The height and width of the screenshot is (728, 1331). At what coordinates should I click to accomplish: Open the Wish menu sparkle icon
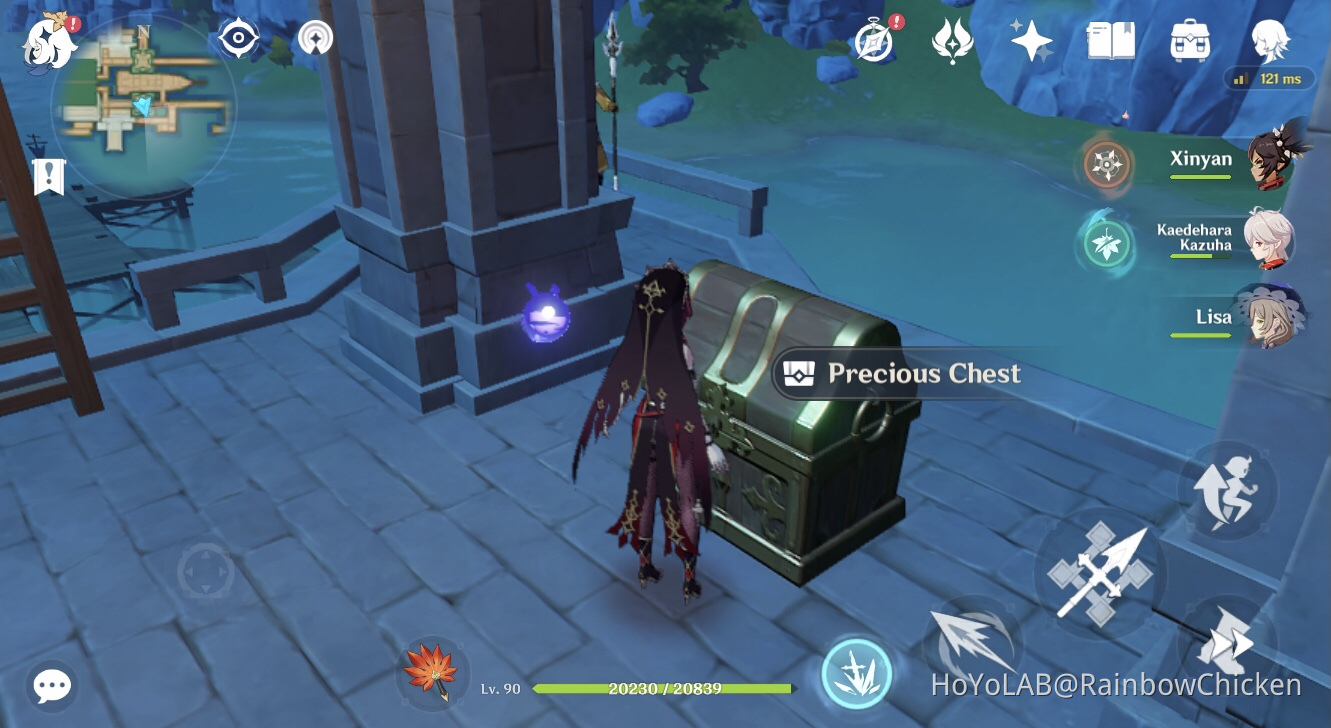click(1029, 40)
